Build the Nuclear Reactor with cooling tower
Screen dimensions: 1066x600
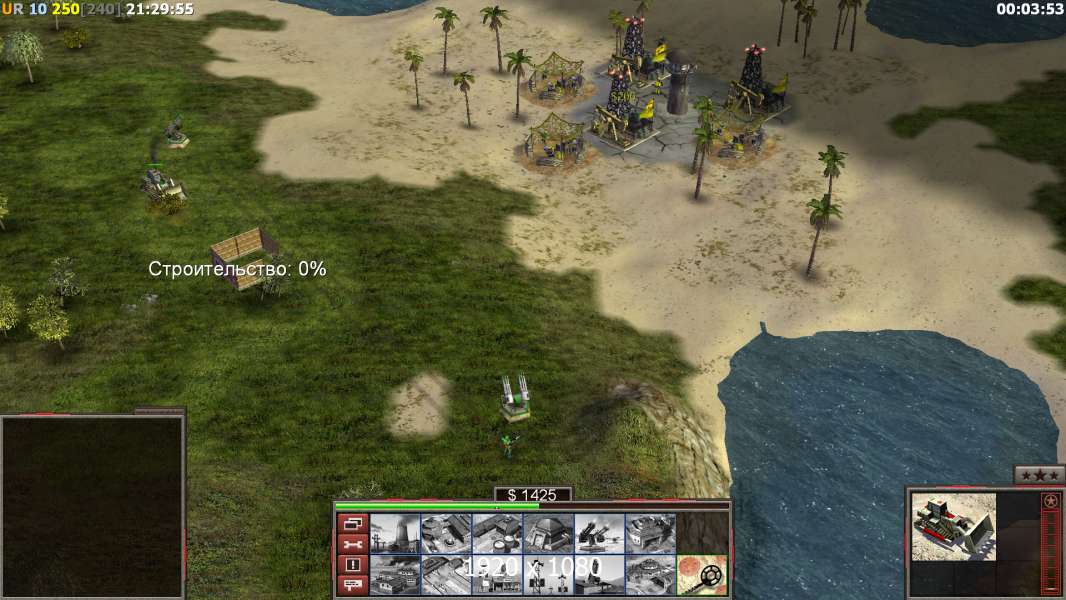pos(395,533)
